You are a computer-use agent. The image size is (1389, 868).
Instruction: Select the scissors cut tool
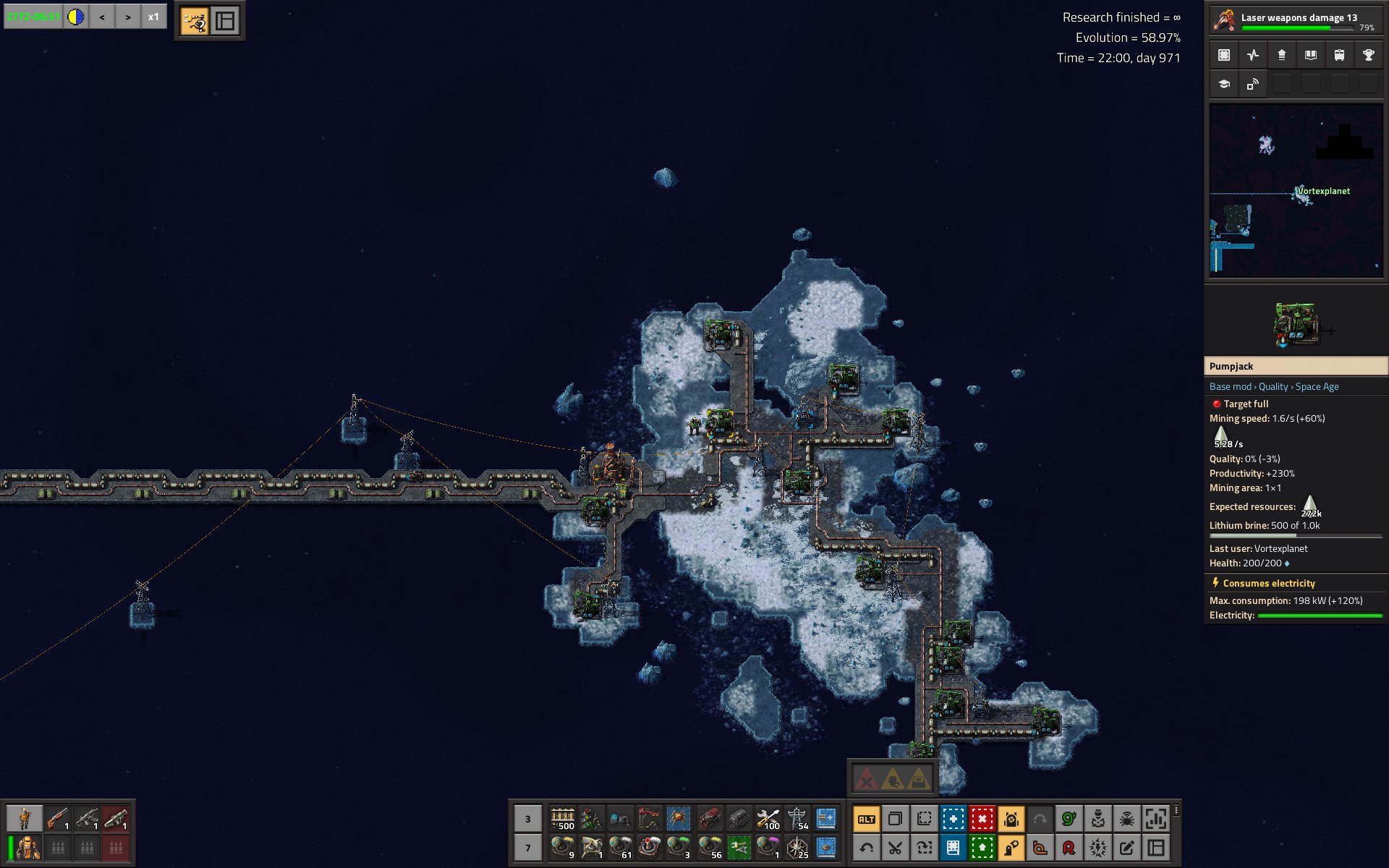tap(895, 847)
